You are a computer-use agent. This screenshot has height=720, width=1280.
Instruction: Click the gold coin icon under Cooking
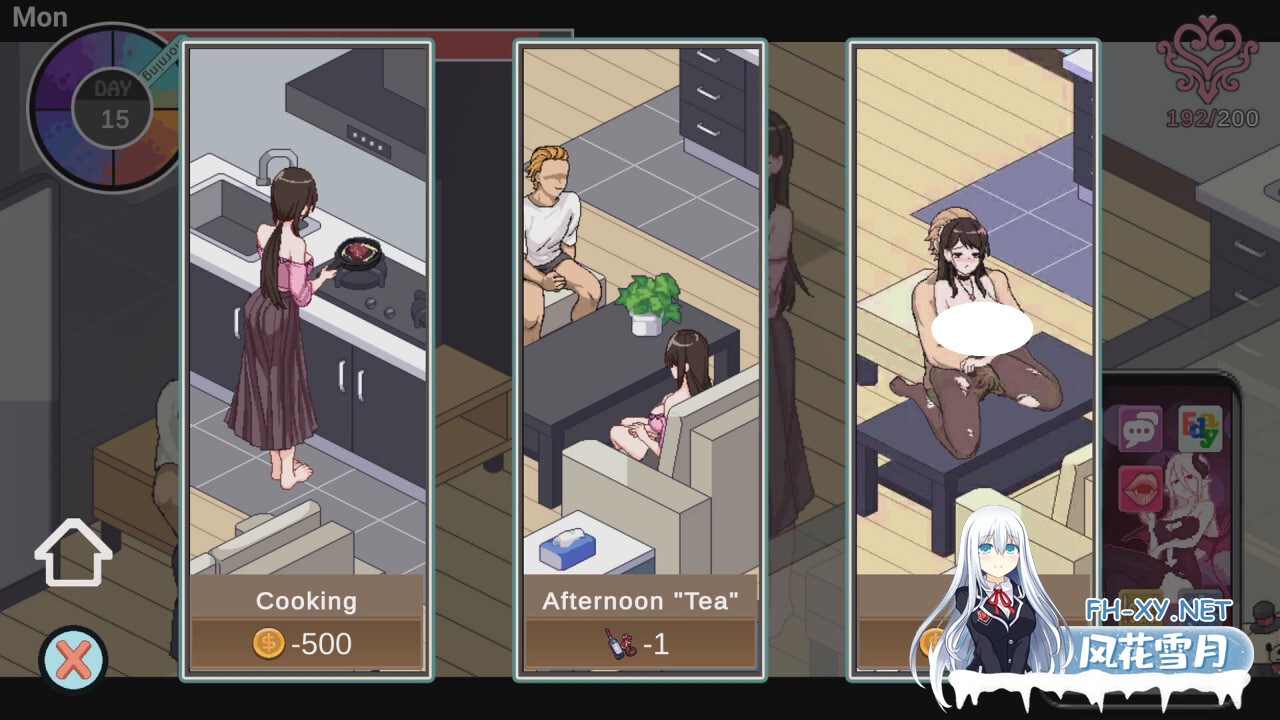click(x=268, y=644)
